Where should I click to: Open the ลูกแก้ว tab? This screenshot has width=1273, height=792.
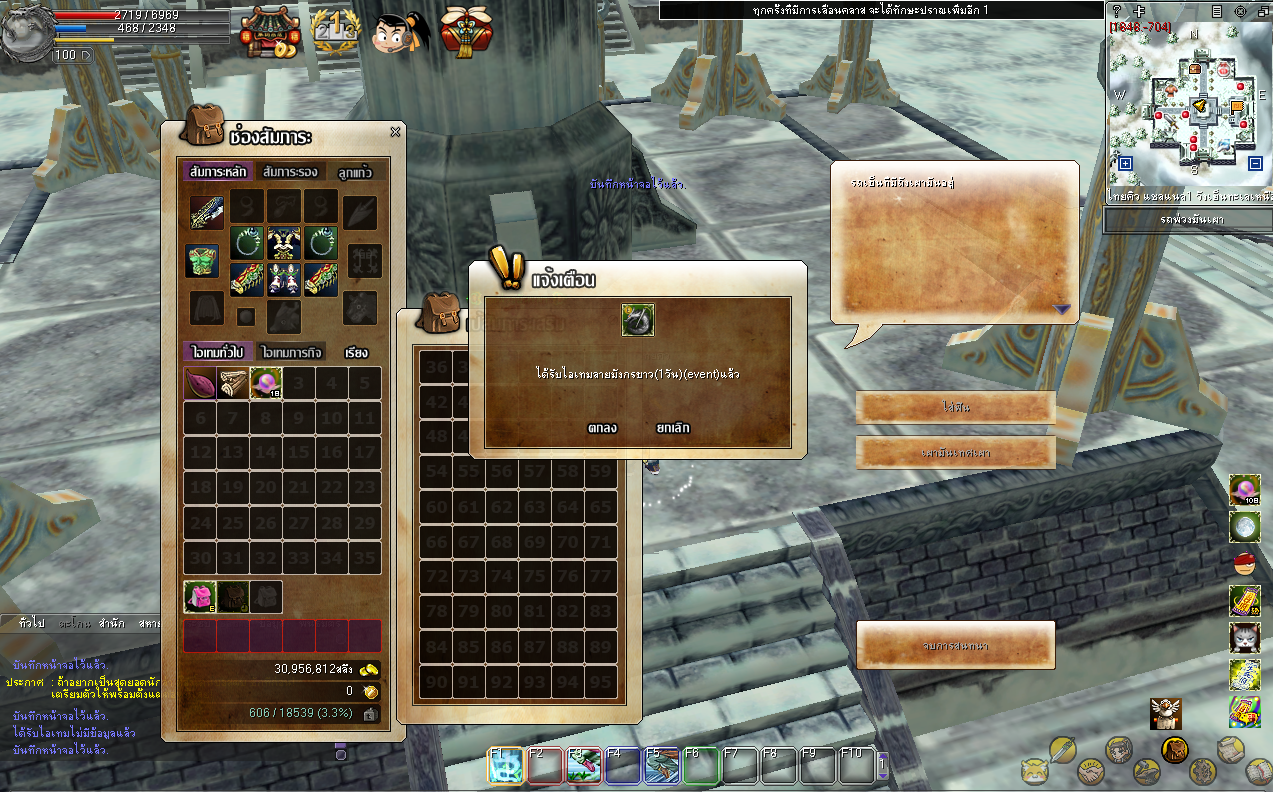pos(355,172)
